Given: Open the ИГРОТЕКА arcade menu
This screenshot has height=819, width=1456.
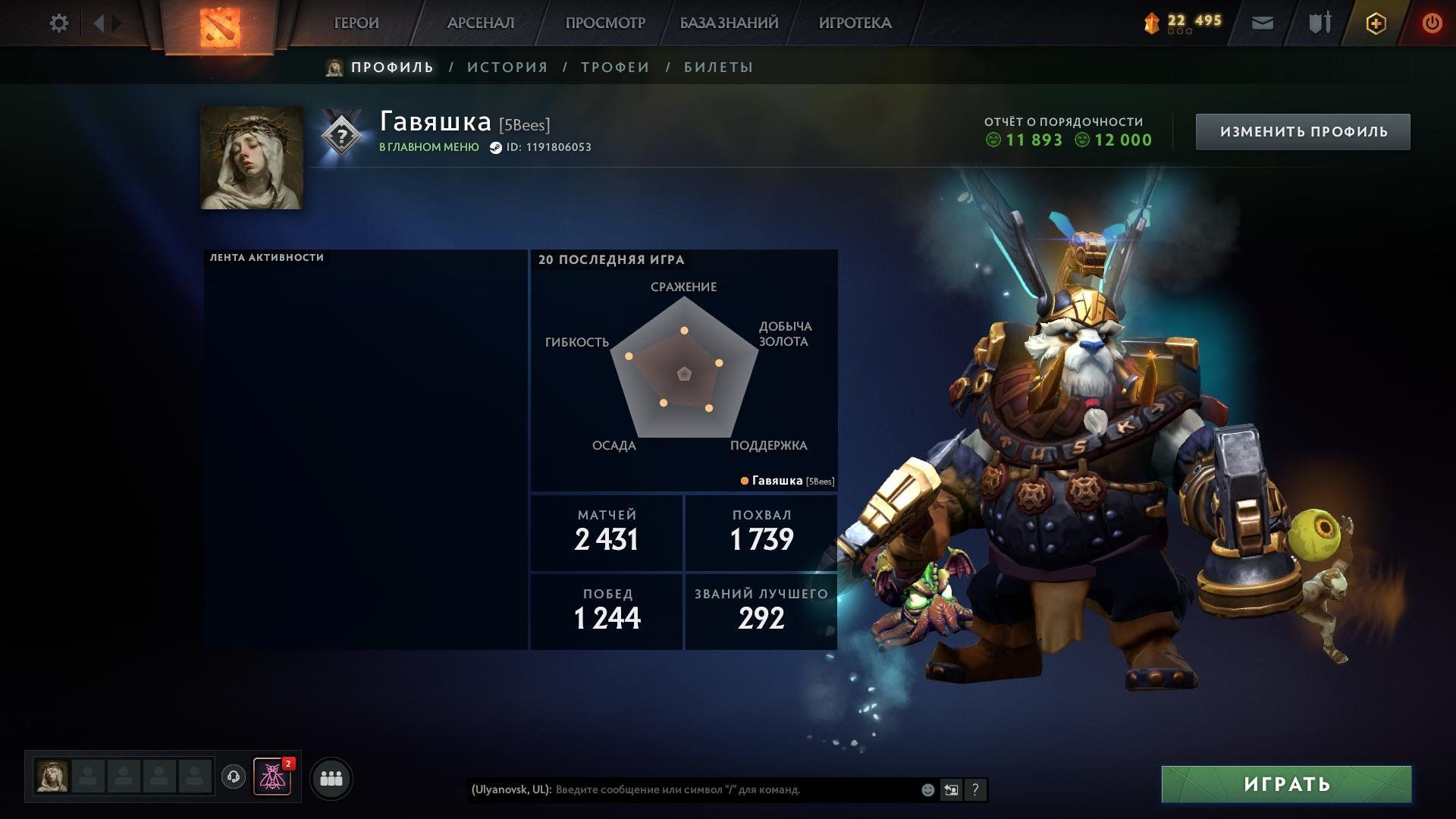Looking at the screenshot, I should (x=855, y=24).
